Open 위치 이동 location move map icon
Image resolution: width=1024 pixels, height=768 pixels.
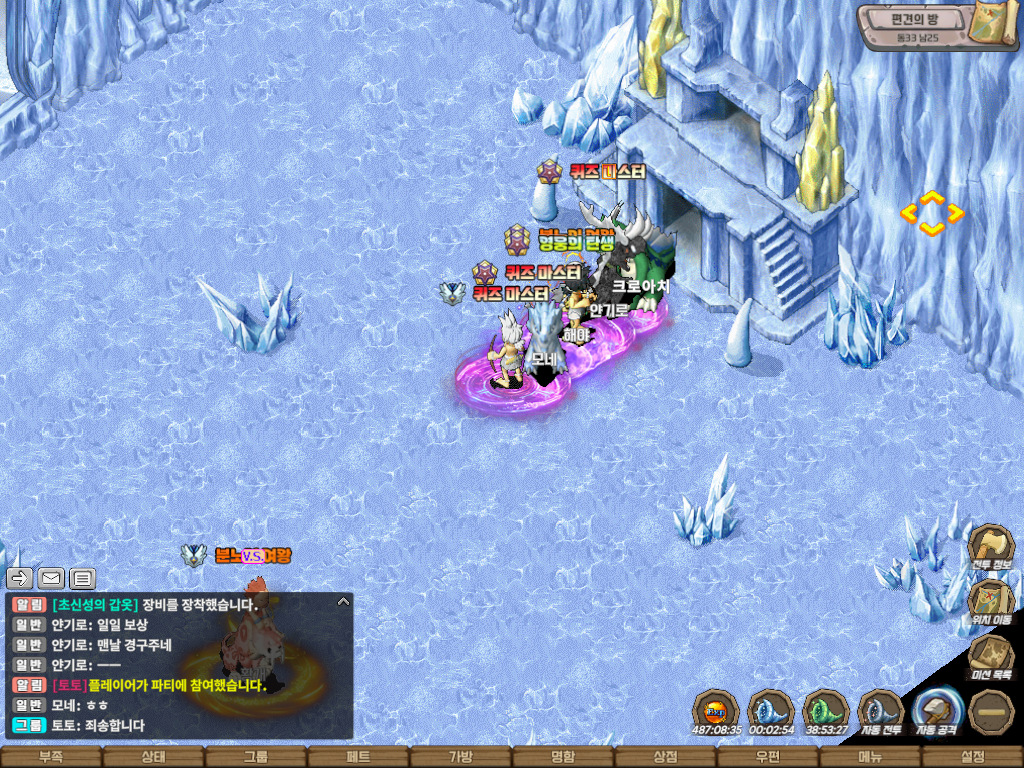pyautogui.click(x=990, y=599)
